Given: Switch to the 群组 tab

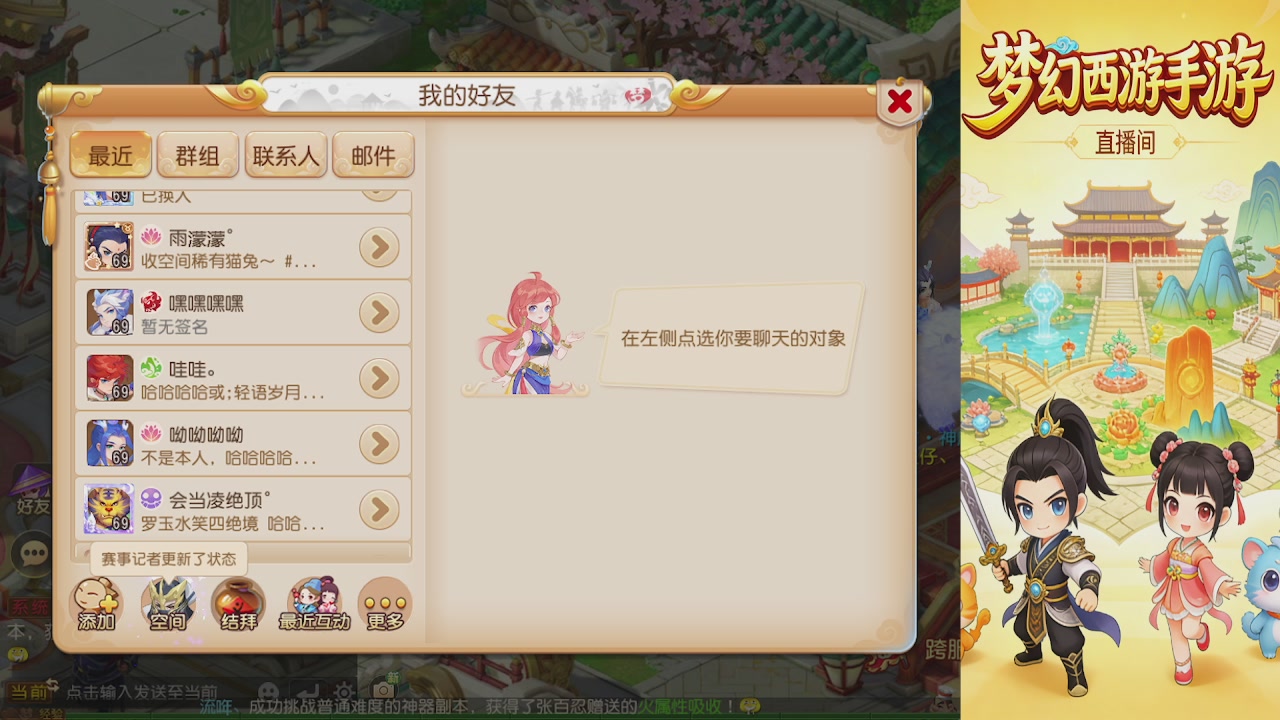Looking at the screenshot, I should pyautogui.click(x=198, y=155).
